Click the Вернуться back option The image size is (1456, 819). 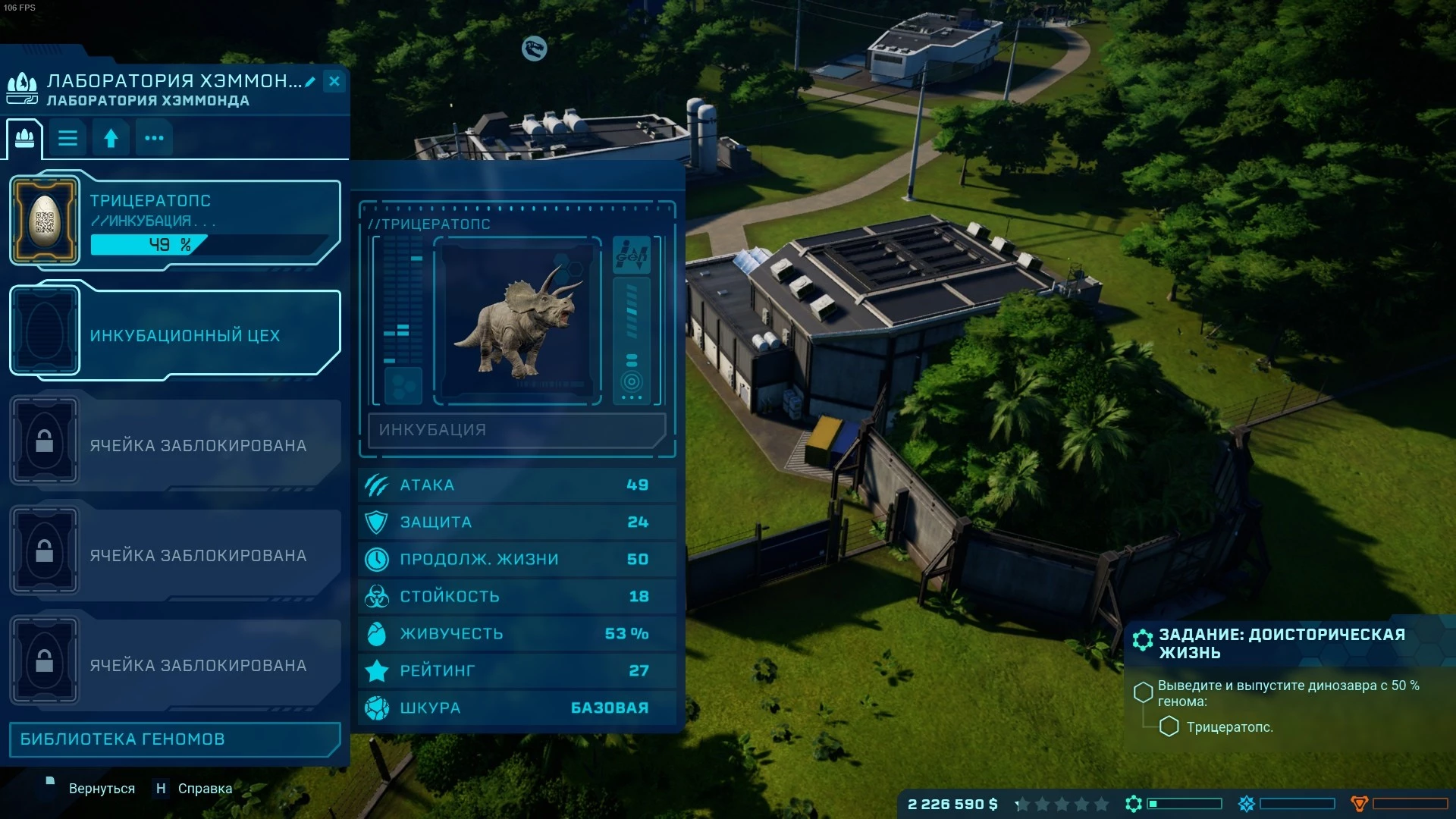coord(101,789)
